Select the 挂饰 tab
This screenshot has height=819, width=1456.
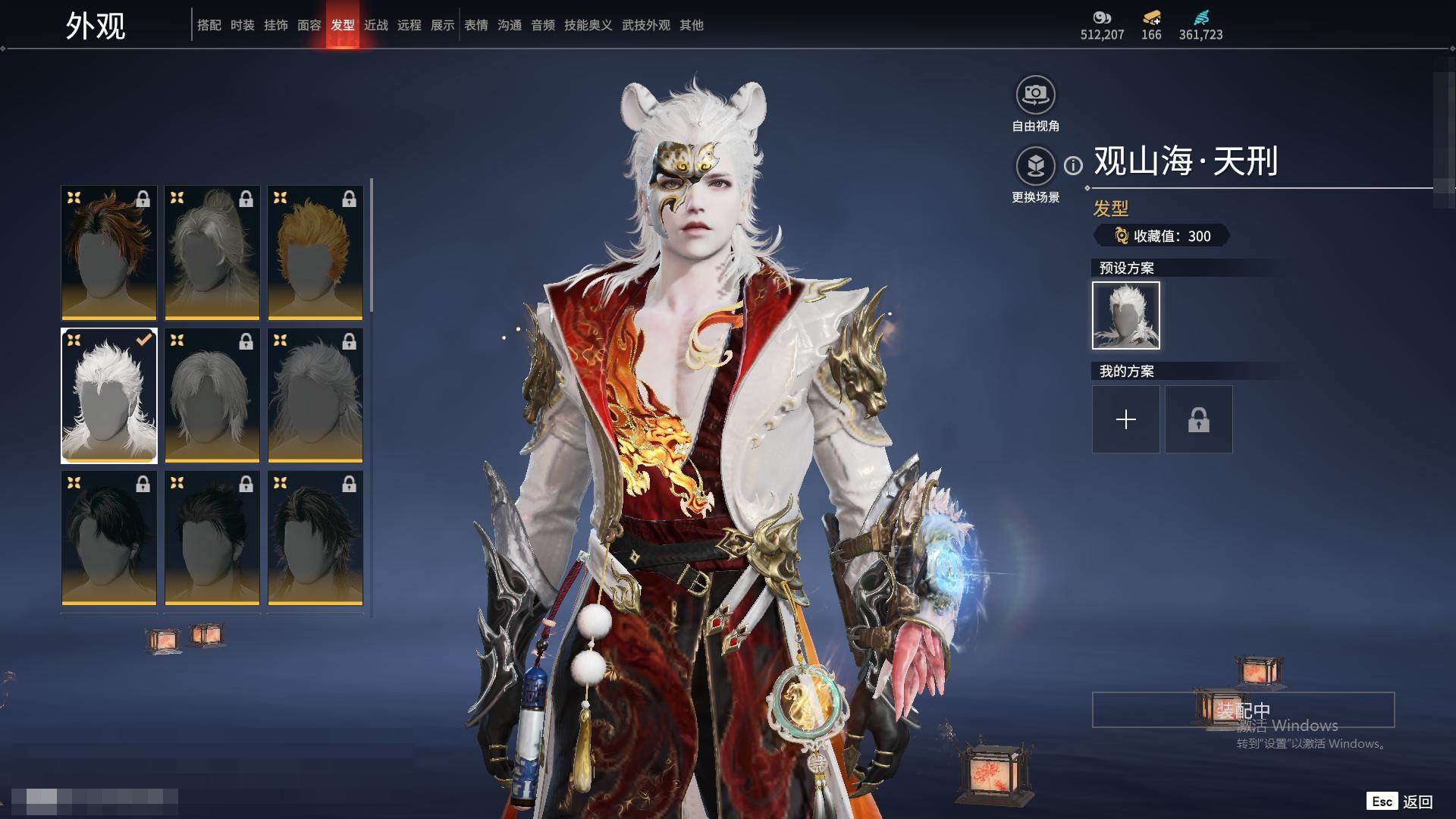275,25
